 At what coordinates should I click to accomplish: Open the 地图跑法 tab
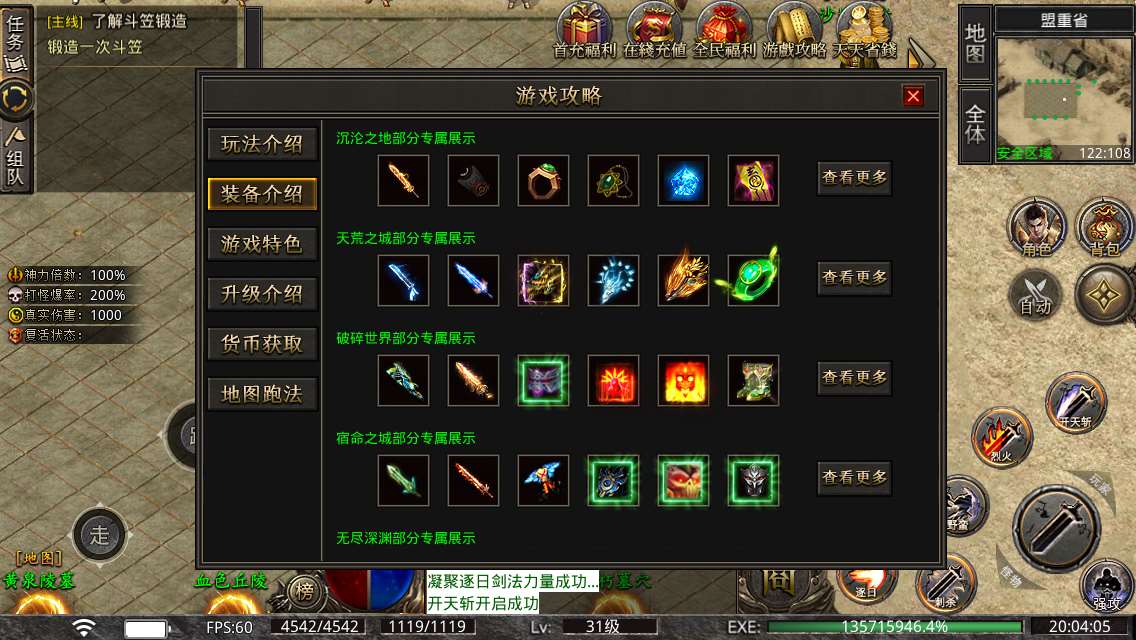(262, 394)
